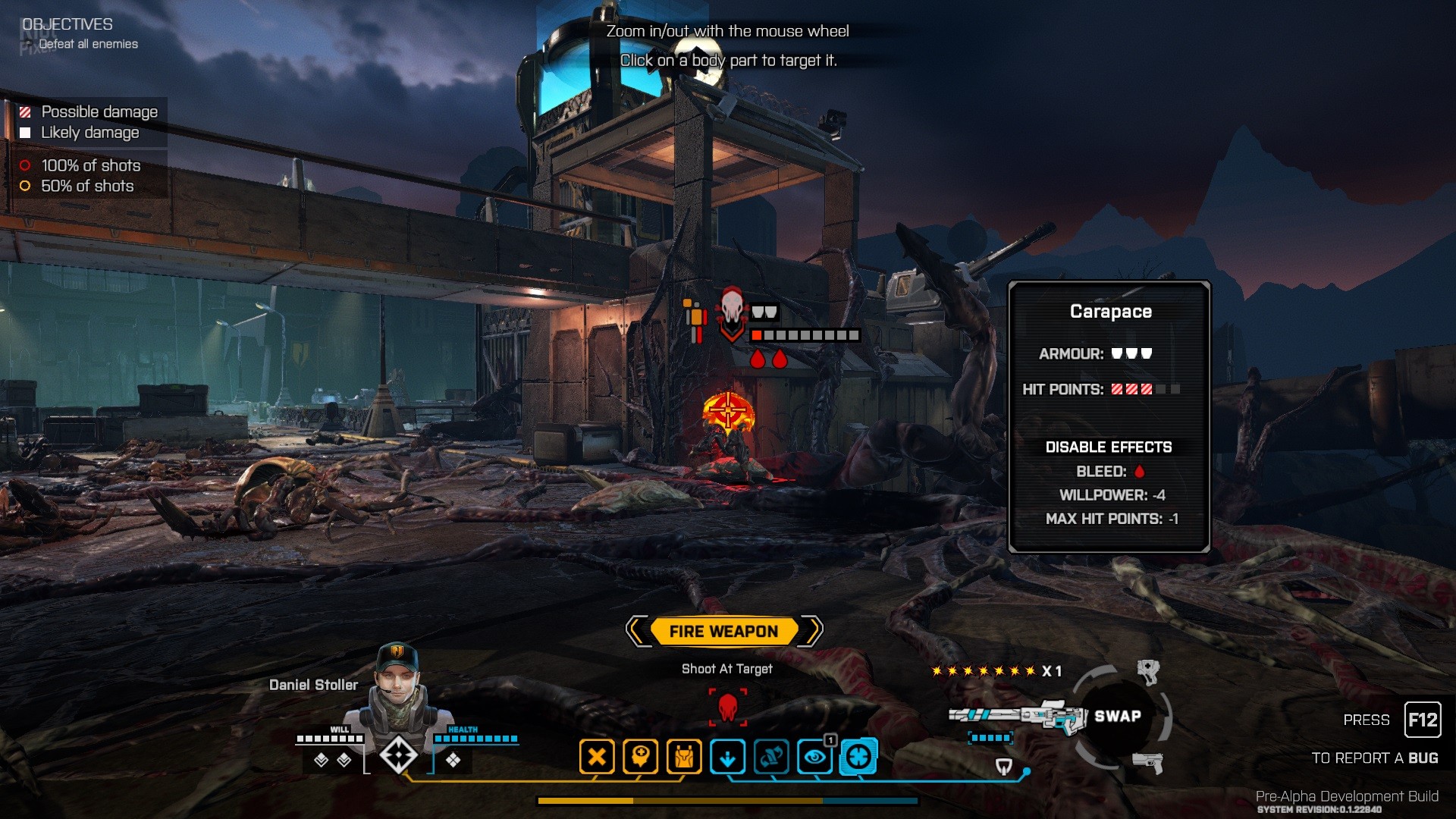Cycle to next action with right bracket arrow
Image resolution: width=1456 pixels, height=819 pixels.
click(x=812, y=631)
